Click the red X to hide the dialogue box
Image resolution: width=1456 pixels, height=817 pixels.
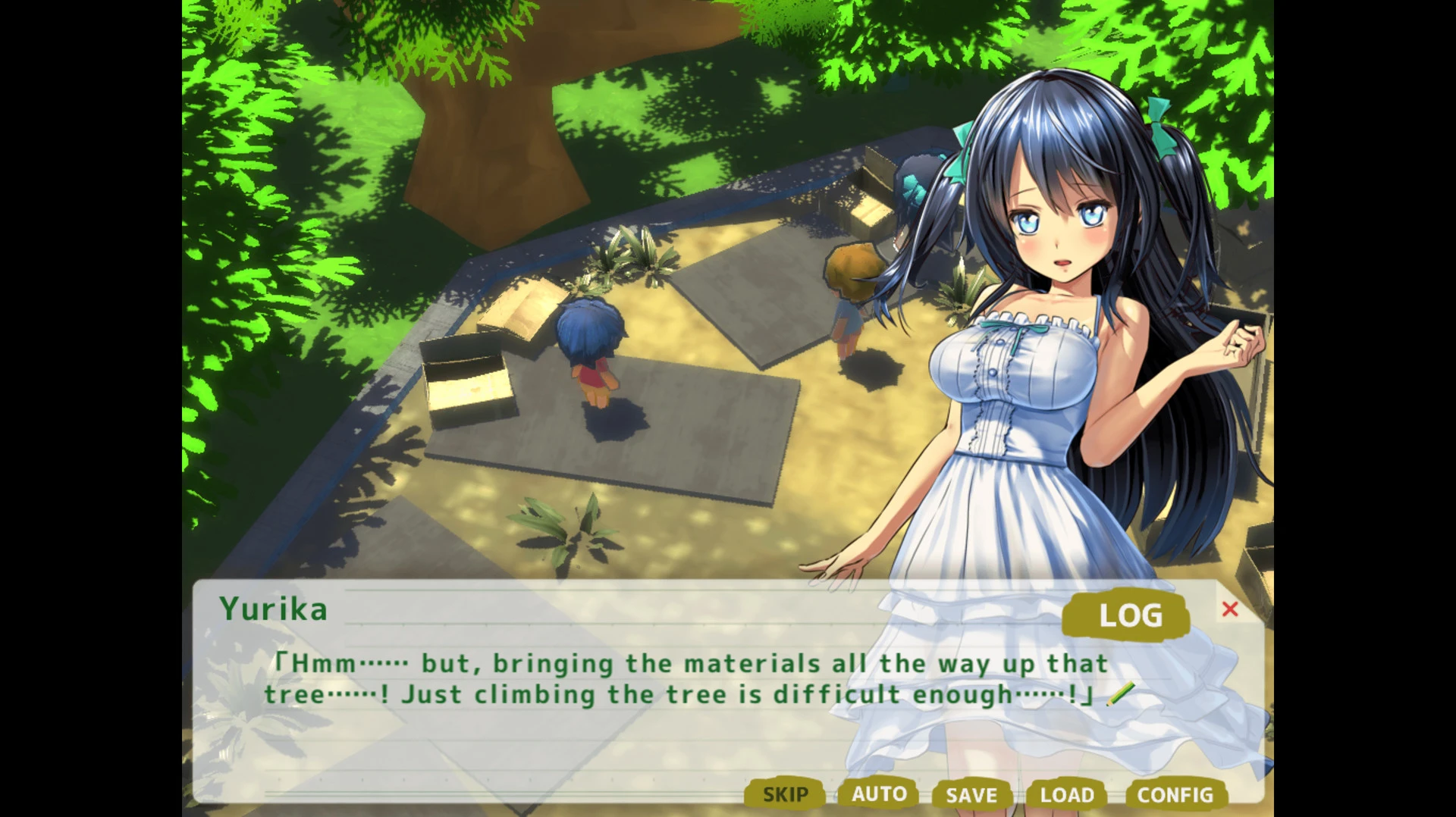point(1232,609)
